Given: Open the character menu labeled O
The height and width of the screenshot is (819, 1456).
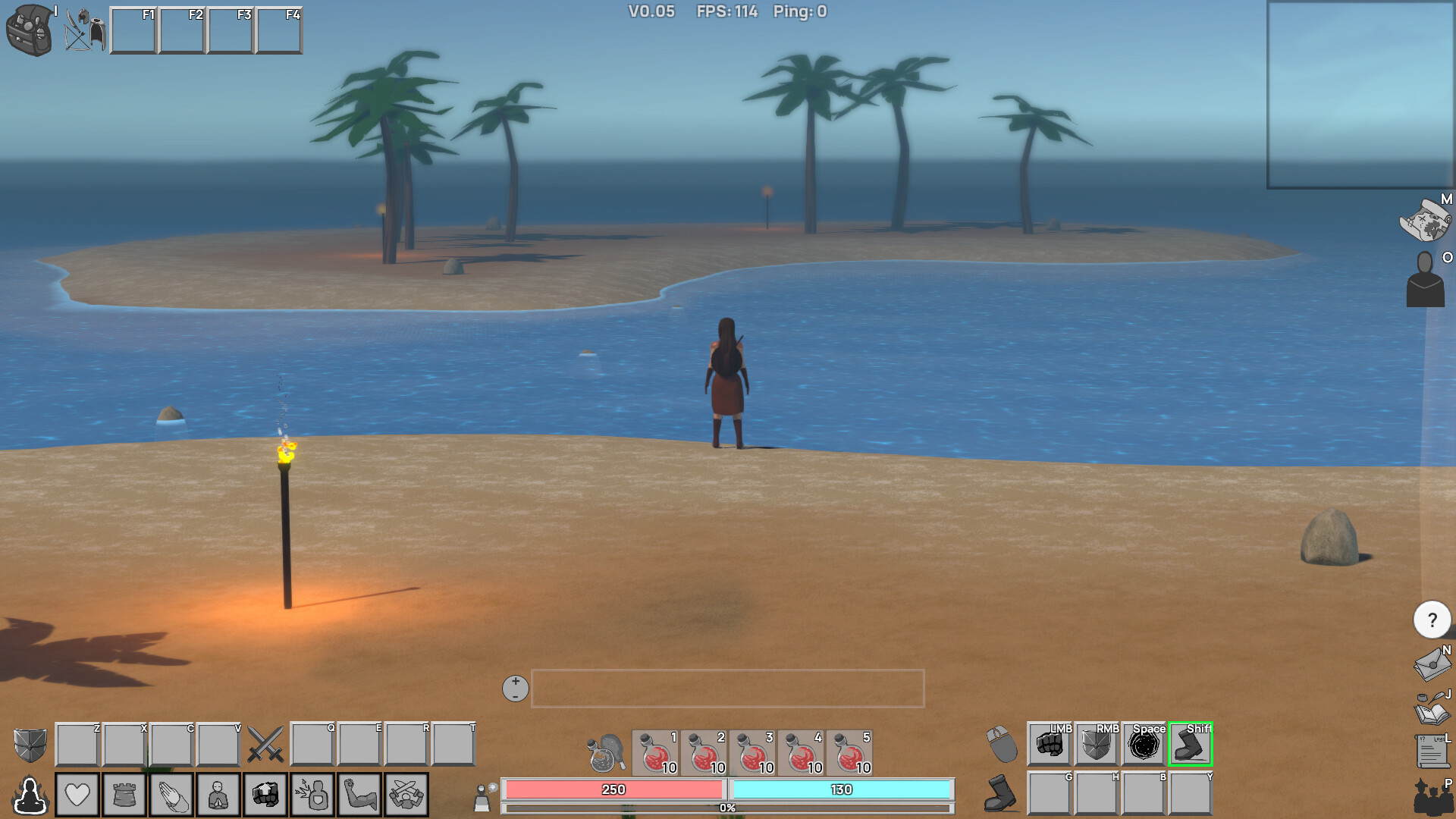Looking at the screenshot, I should (1426, 283).
